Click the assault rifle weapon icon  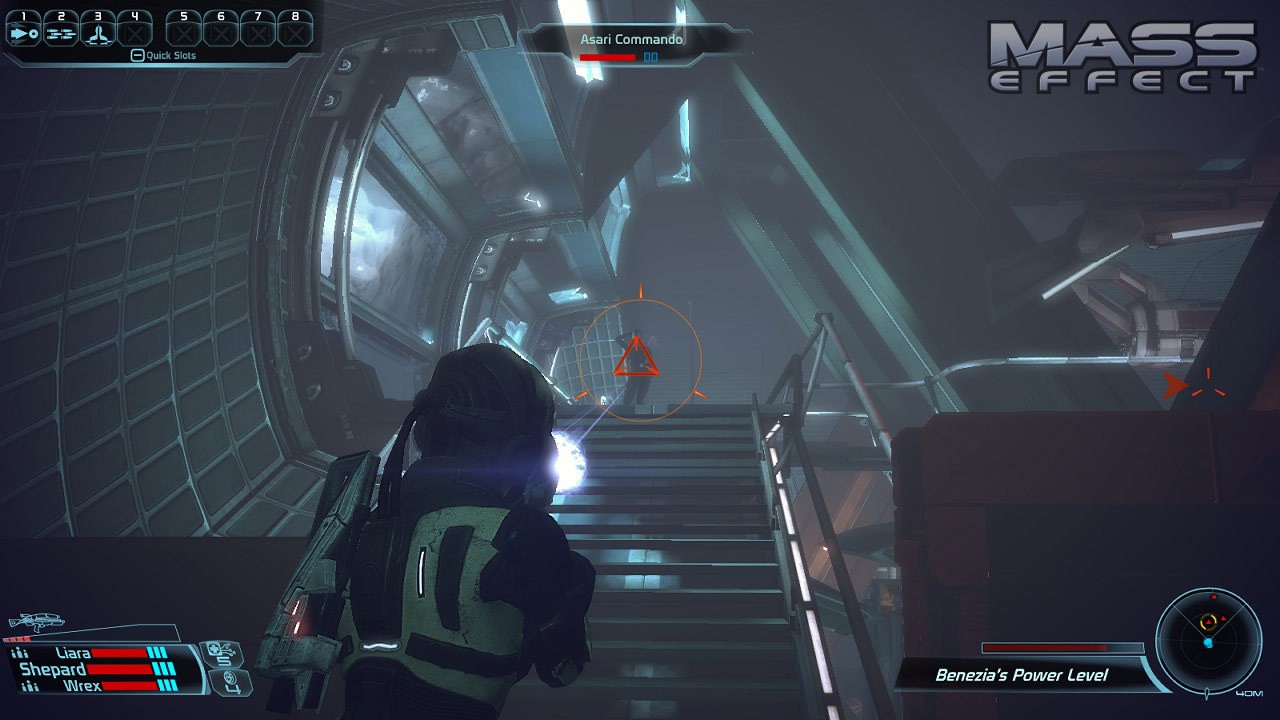(x=37, y=620)
